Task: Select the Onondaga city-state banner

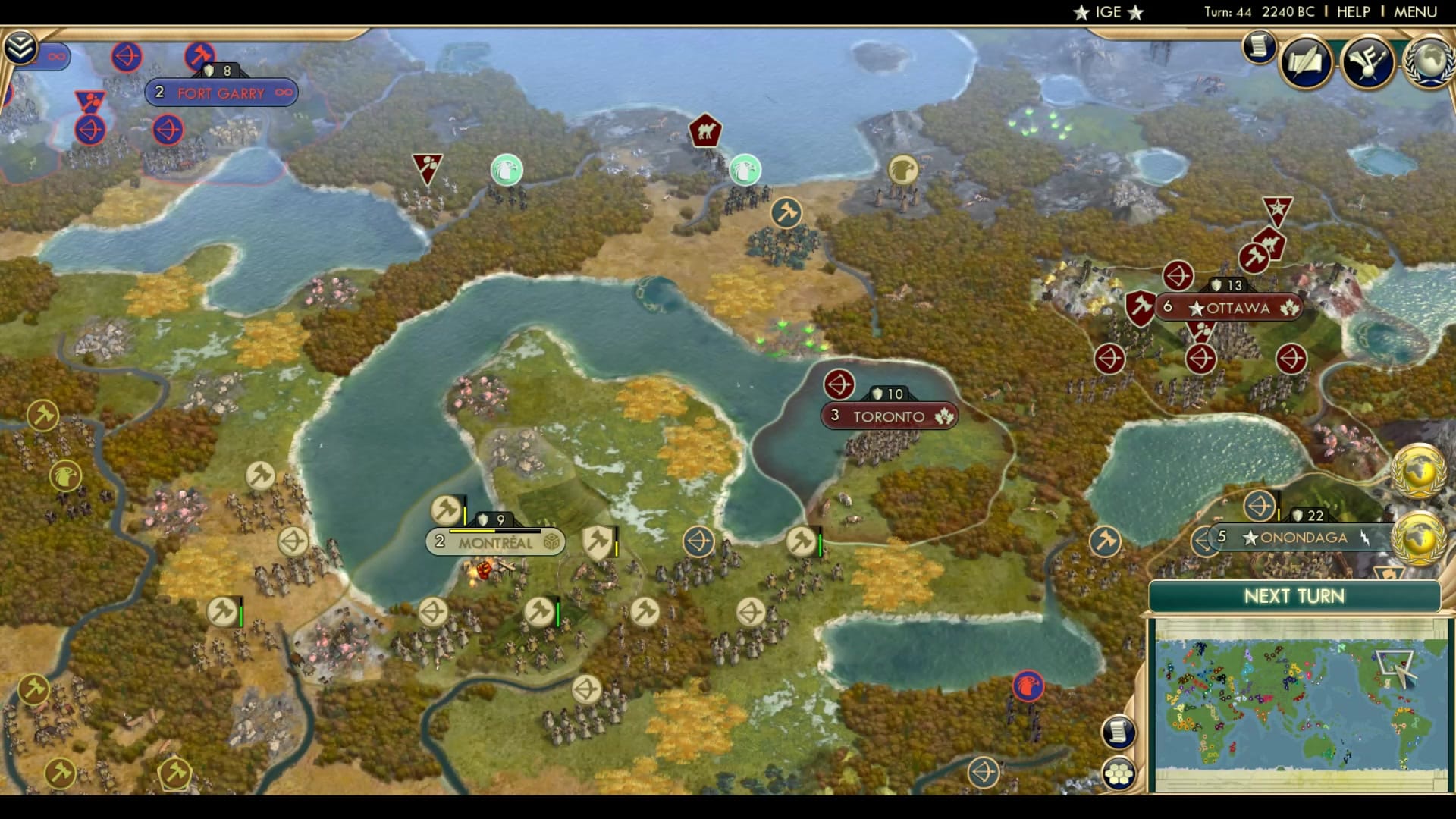Action: pyautogui.click(x=1304, y=537)
